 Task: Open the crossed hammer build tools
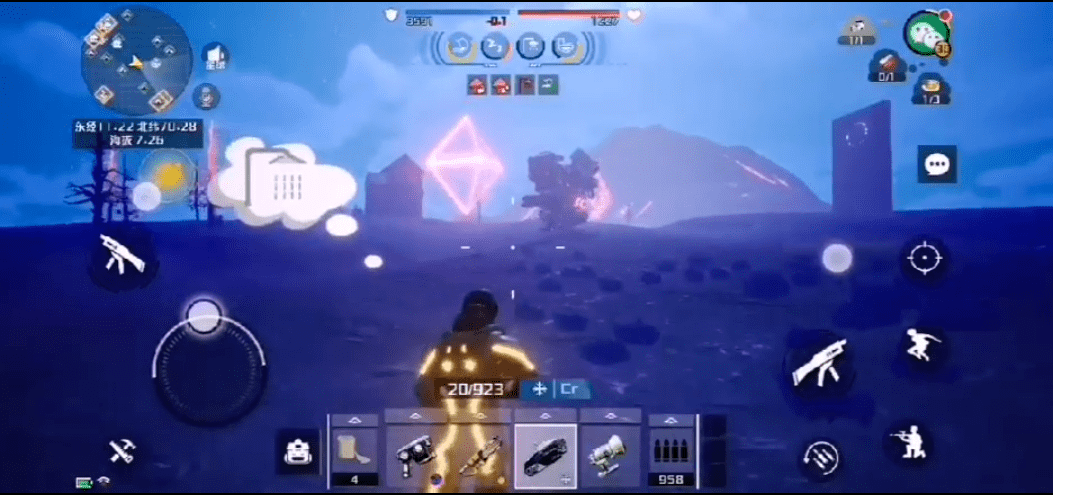pos(123,452)
